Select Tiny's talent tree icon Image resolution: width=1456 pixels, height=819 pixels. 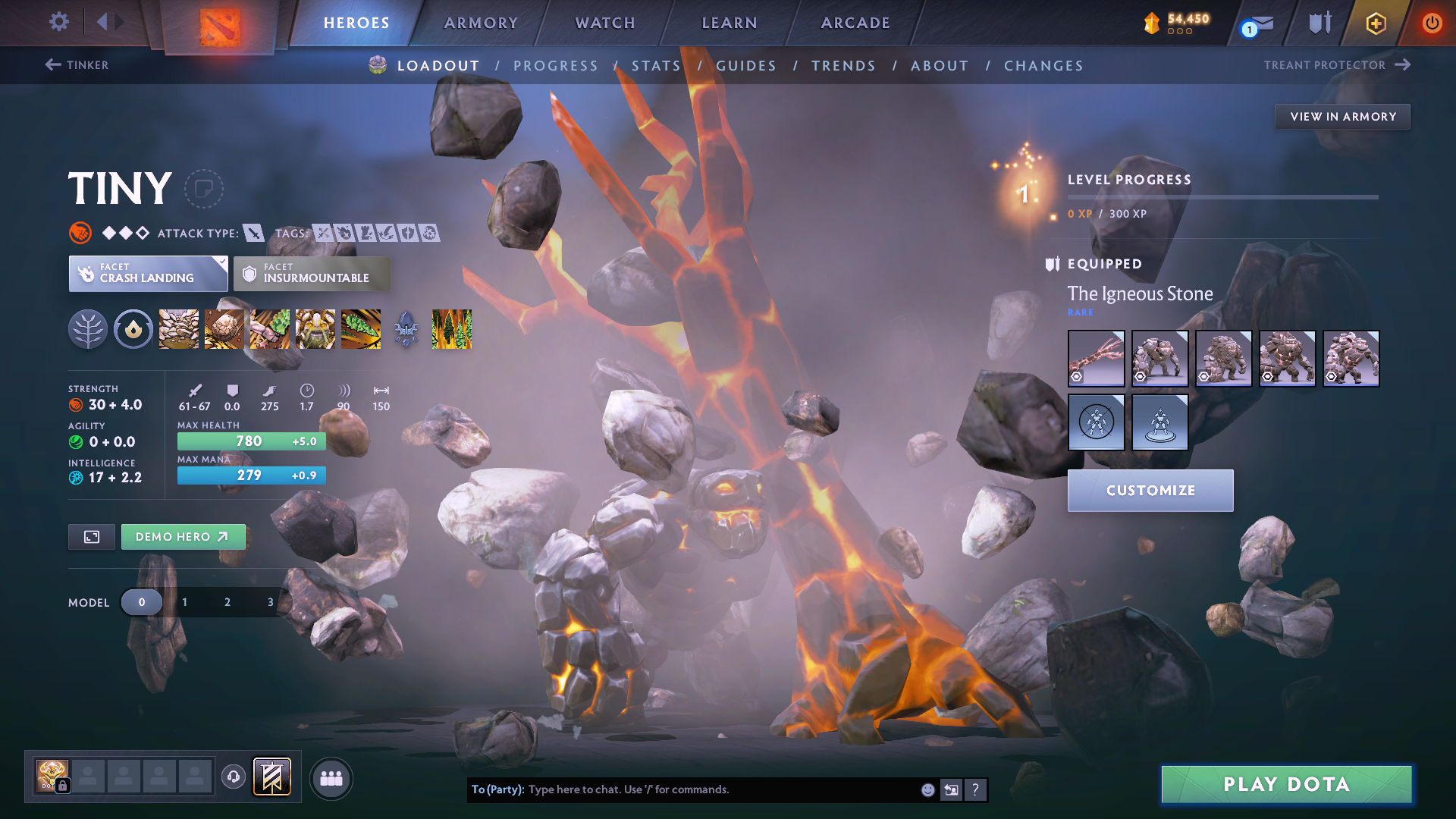coord(88,329)
